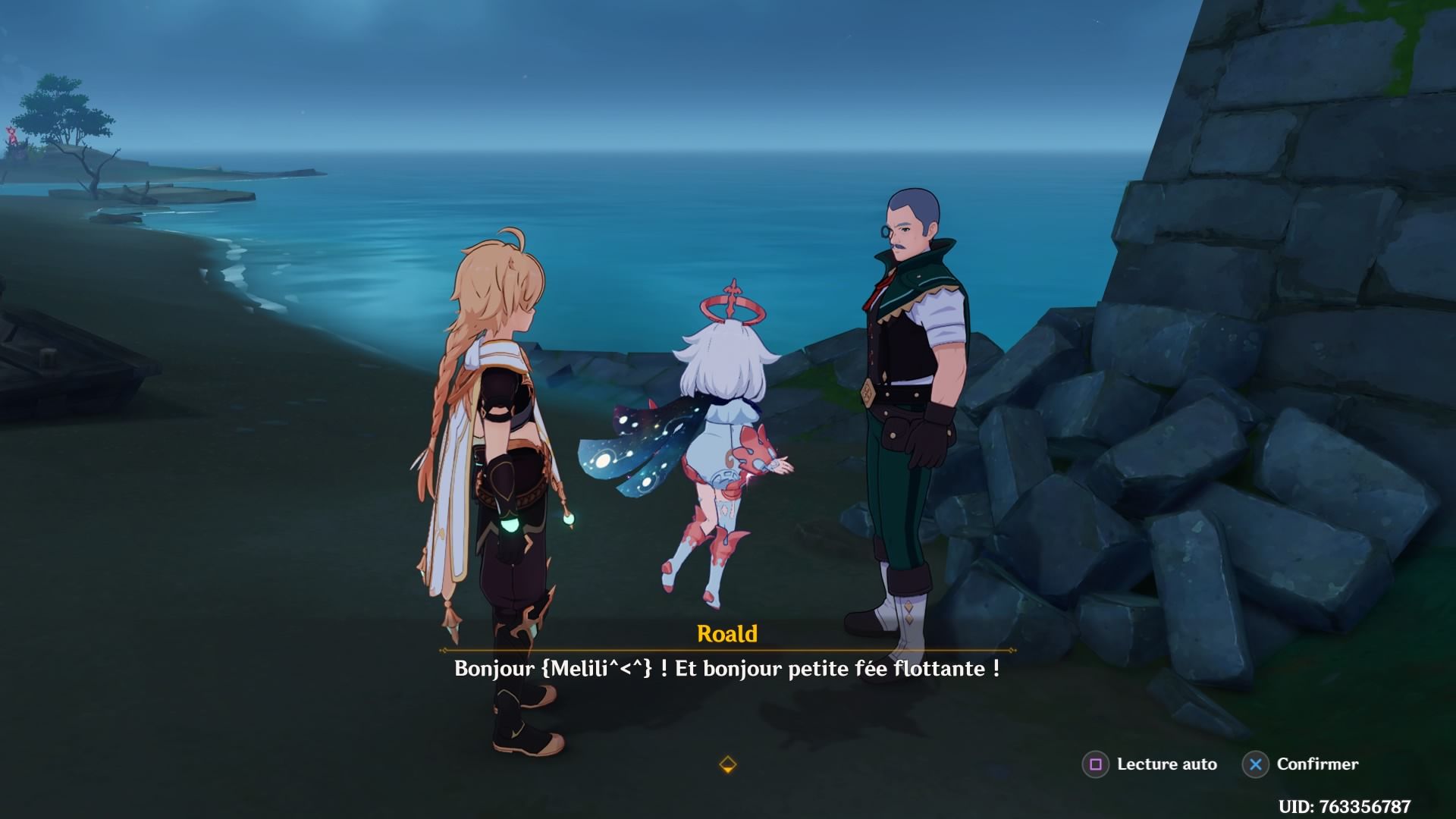Click the blue cross Confirmer icon
This screenshot has width=1456, height=819.
pyautogui.click(x=1257, y=764)
